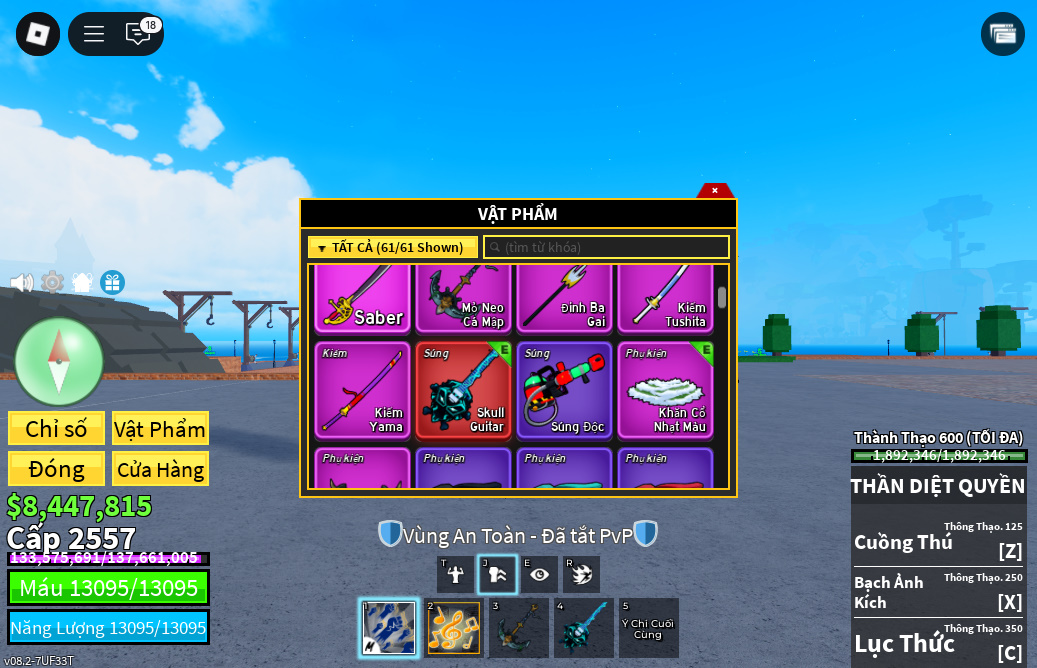Click the Đóng button

tap(56, 469)
